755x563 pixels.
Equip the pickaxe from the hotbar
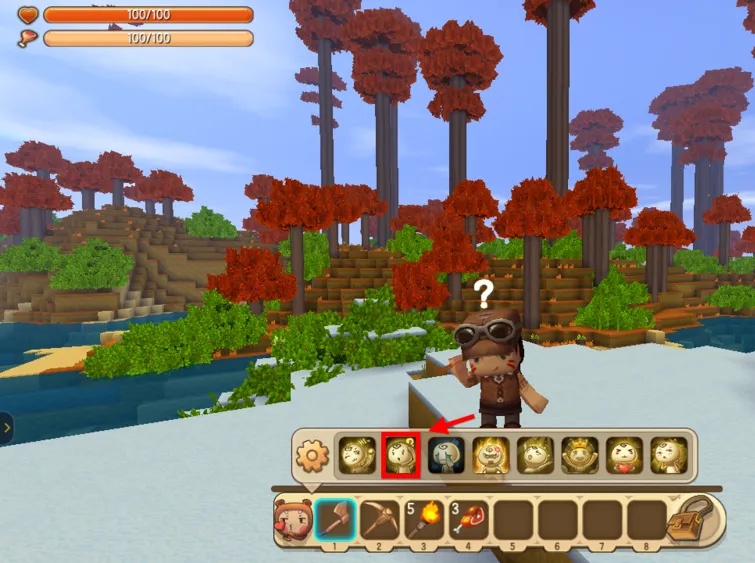pyautogui.click(x=377, y=520)
